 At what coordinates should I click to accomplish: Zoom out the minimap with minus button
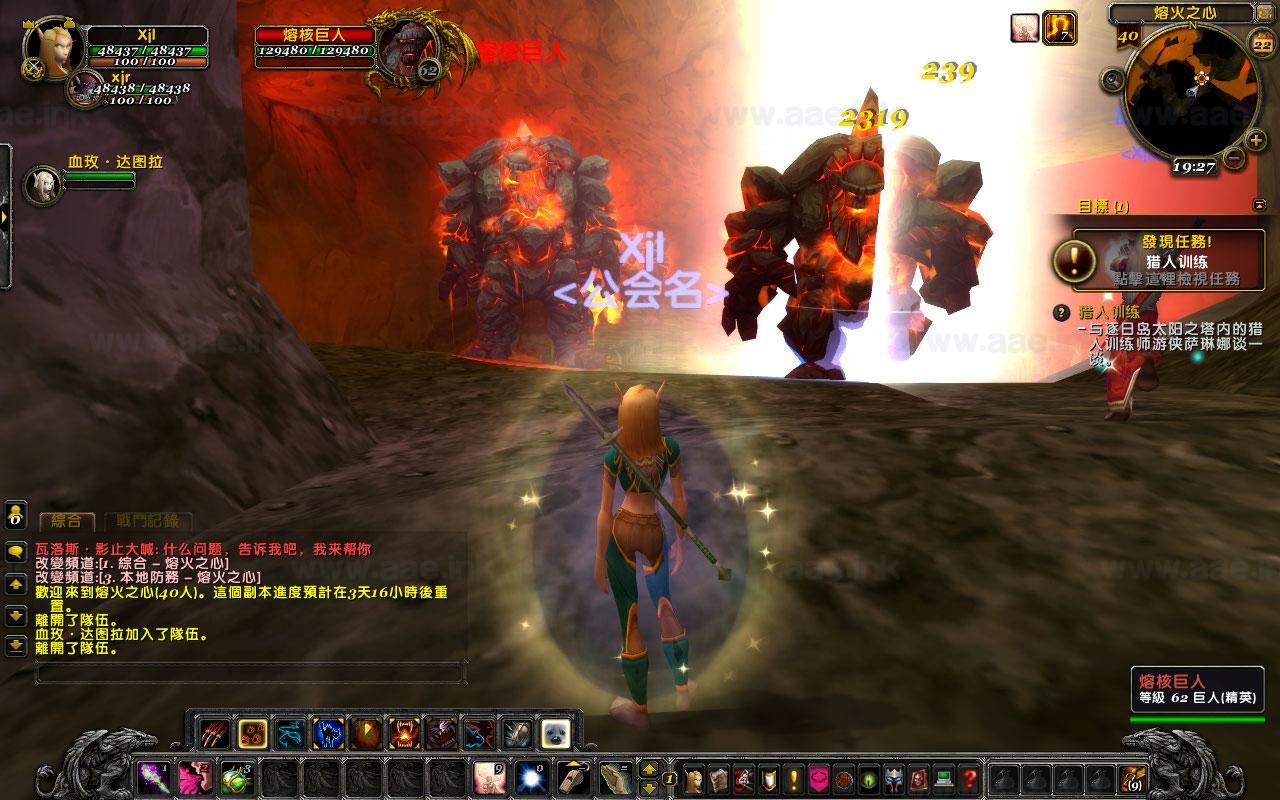pyautogui.click(x=1233, y=158)
